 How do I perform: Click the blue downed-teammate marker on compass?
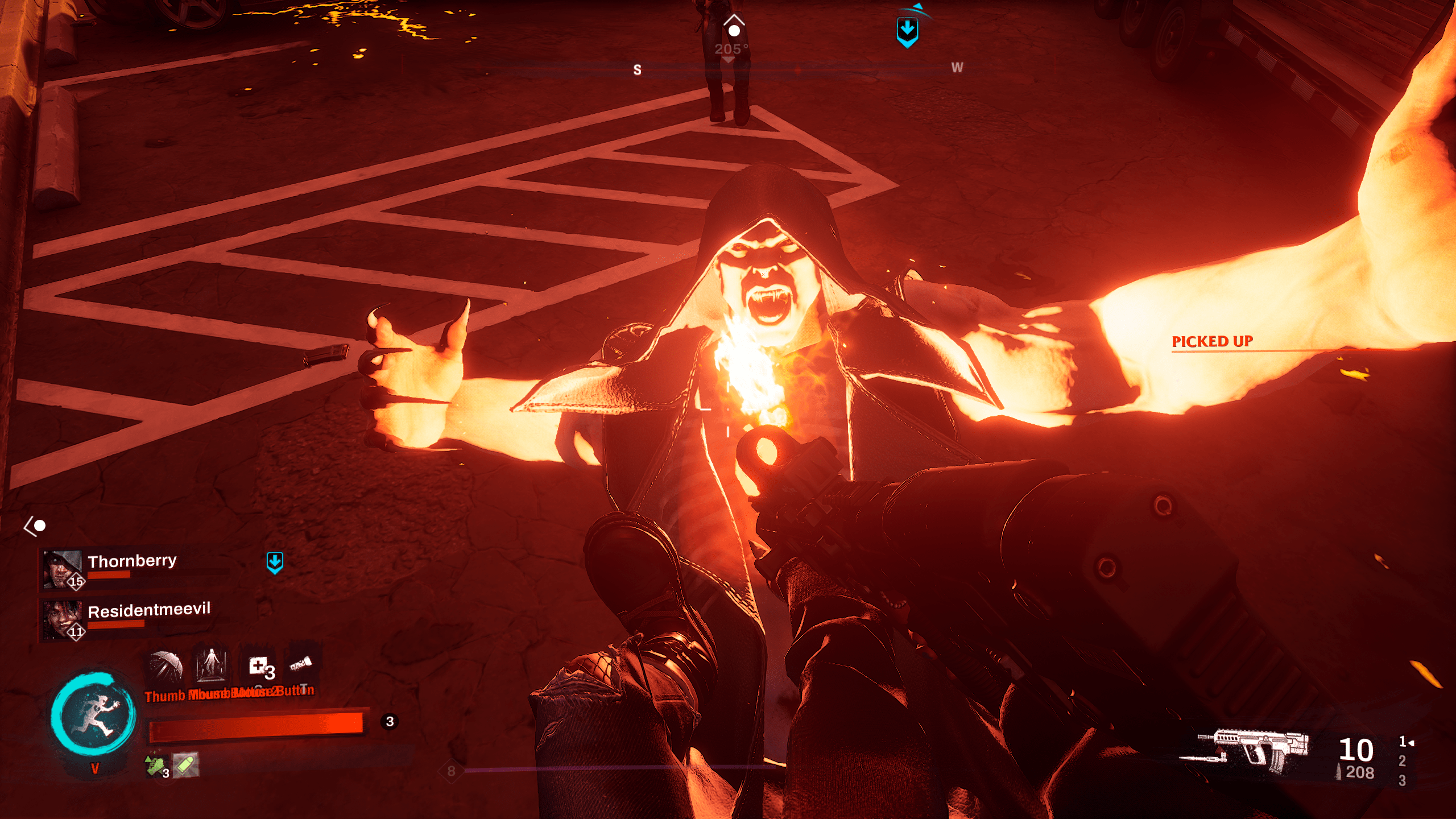pos(907,31)
